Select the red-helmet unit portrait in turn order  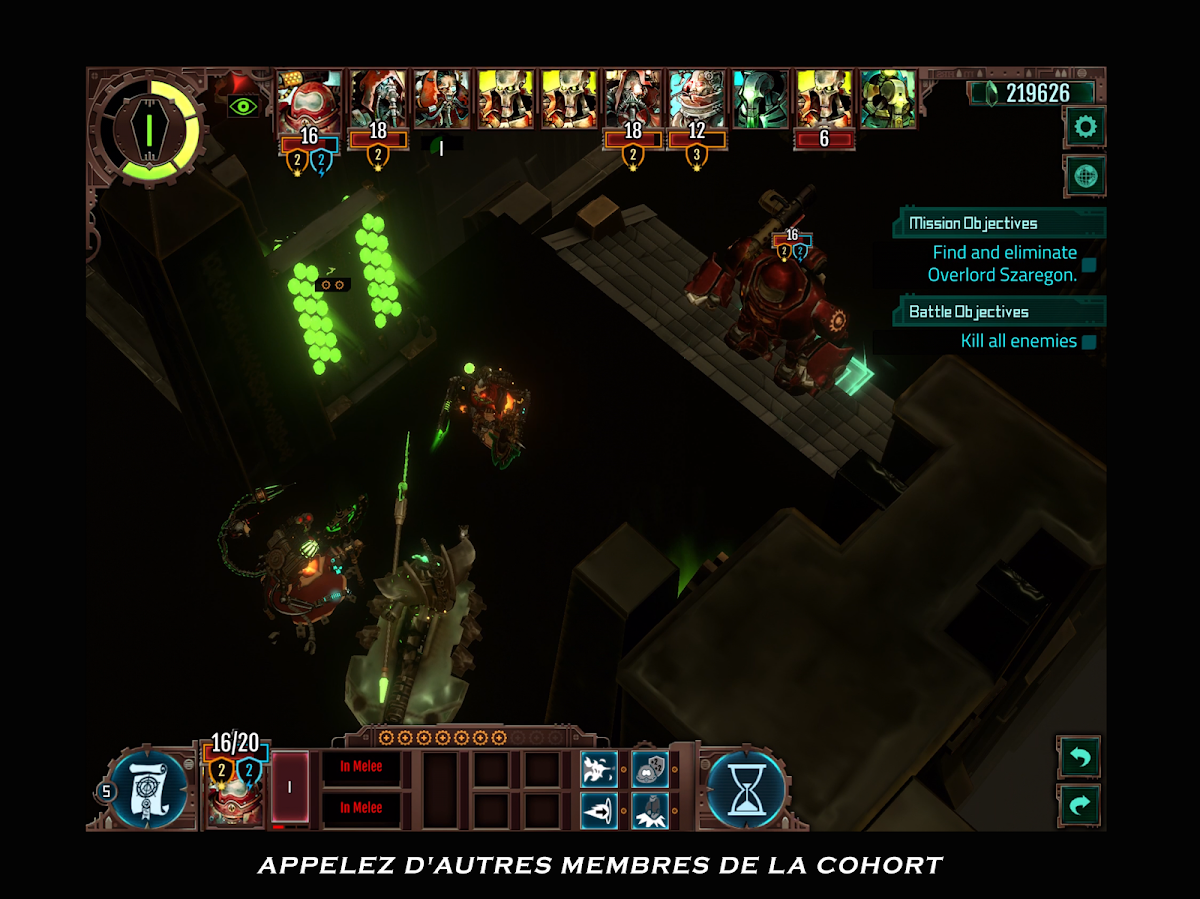(x=308, y=98)
